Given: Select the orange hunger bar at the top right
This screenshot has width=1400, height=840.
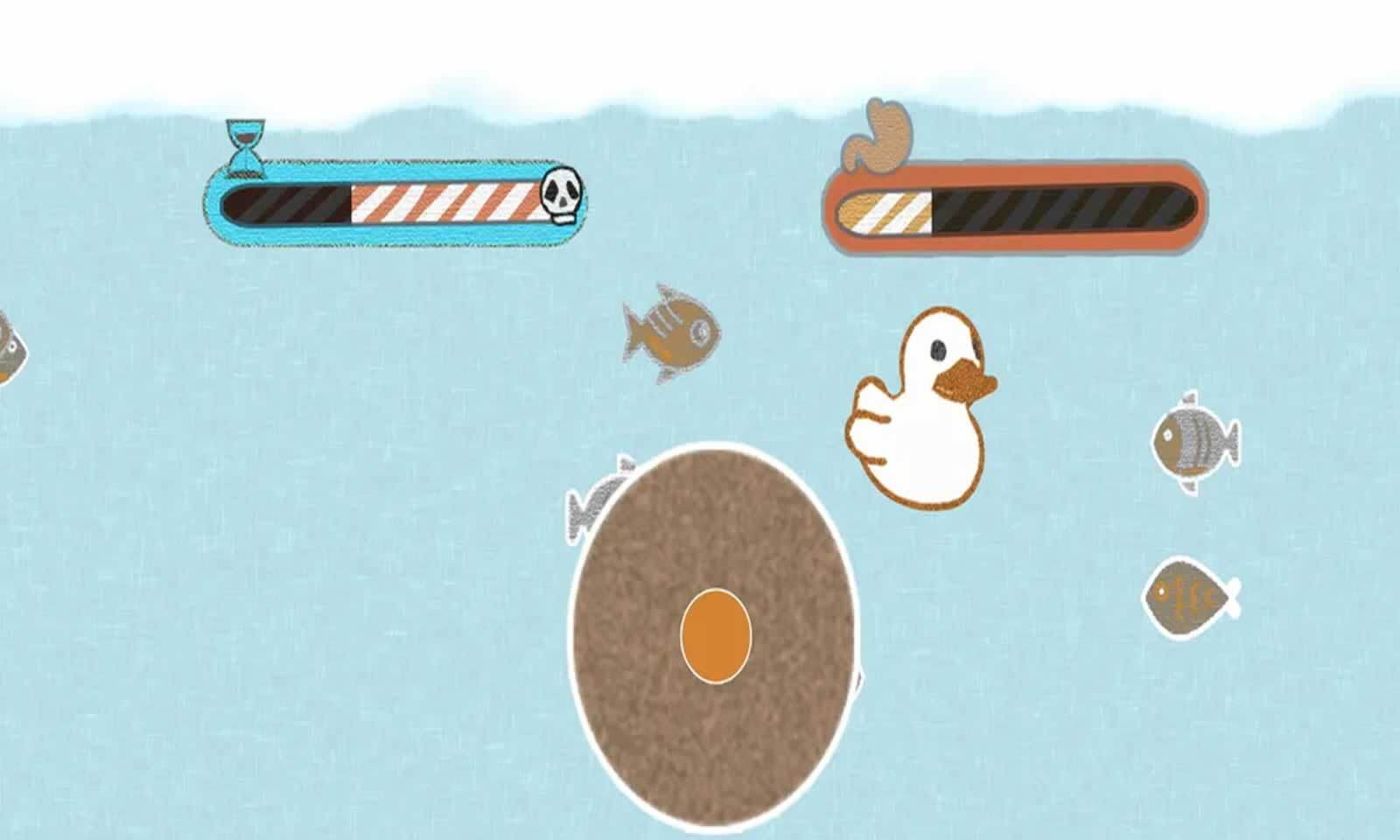Looking at the screenshot, I should 1015,207.
